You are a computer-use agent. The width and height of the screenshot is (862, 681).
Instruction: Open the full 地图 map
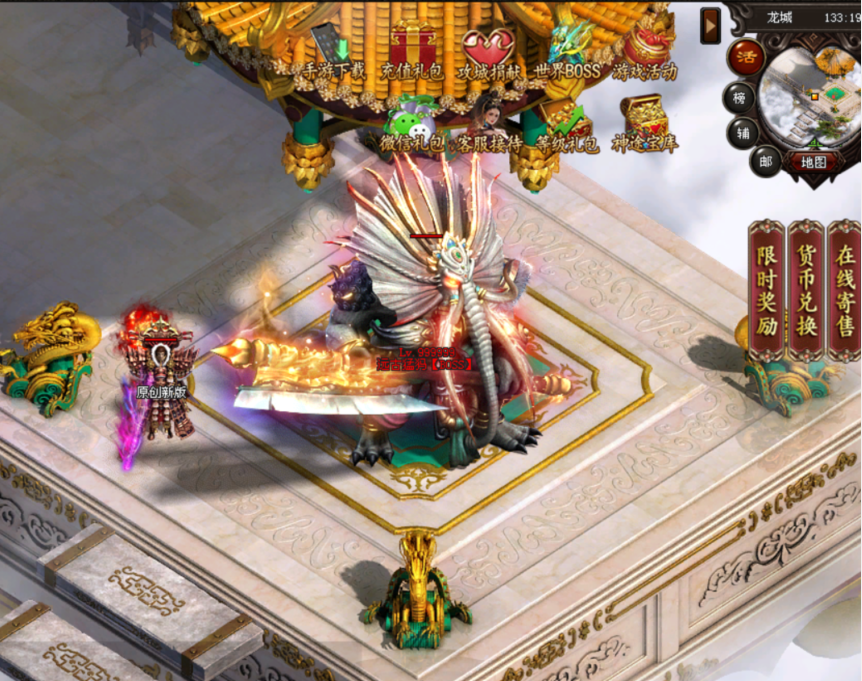(x=813, y=161)
